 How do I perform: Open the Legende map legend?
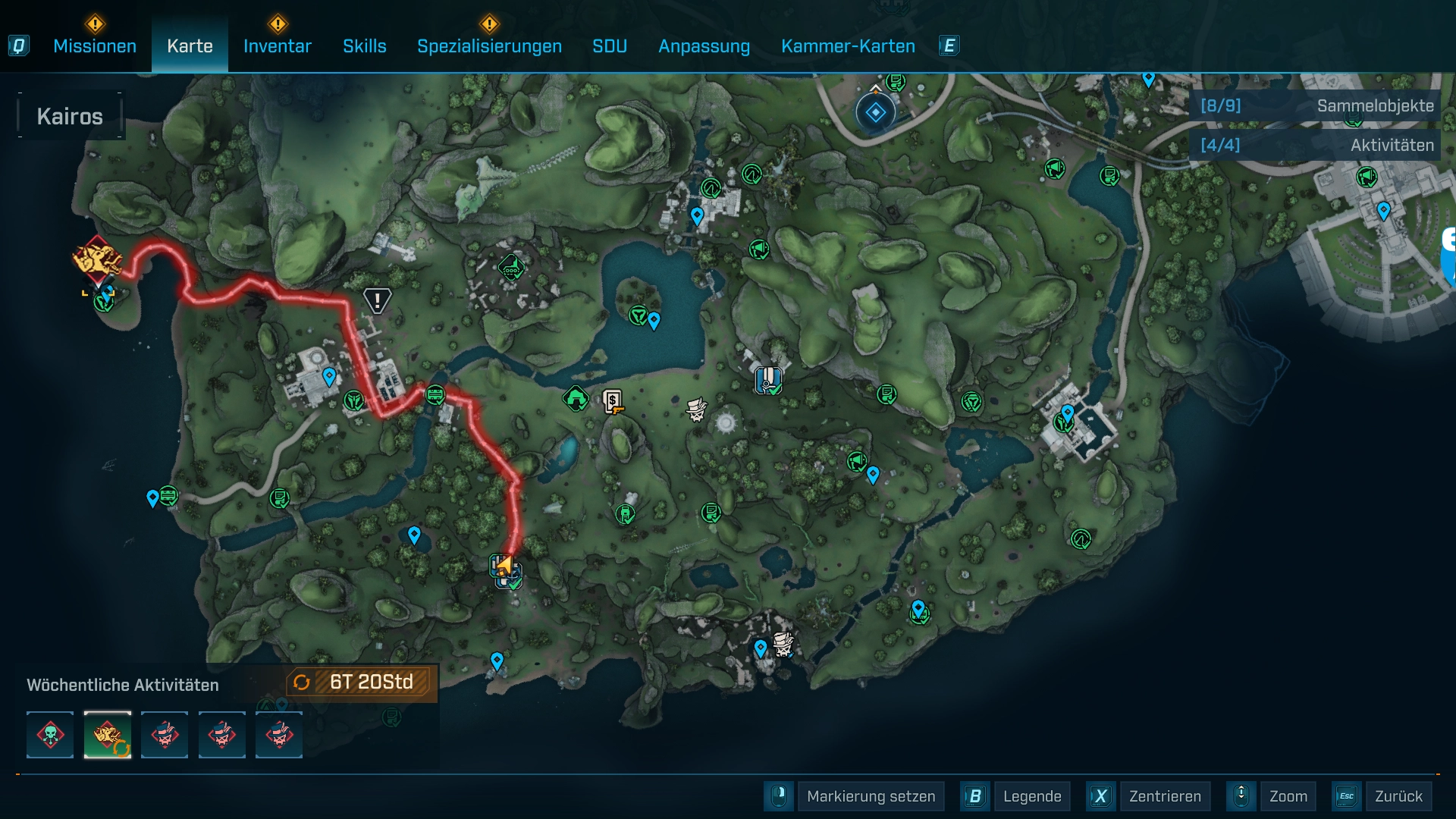[x=1031, y=796]
